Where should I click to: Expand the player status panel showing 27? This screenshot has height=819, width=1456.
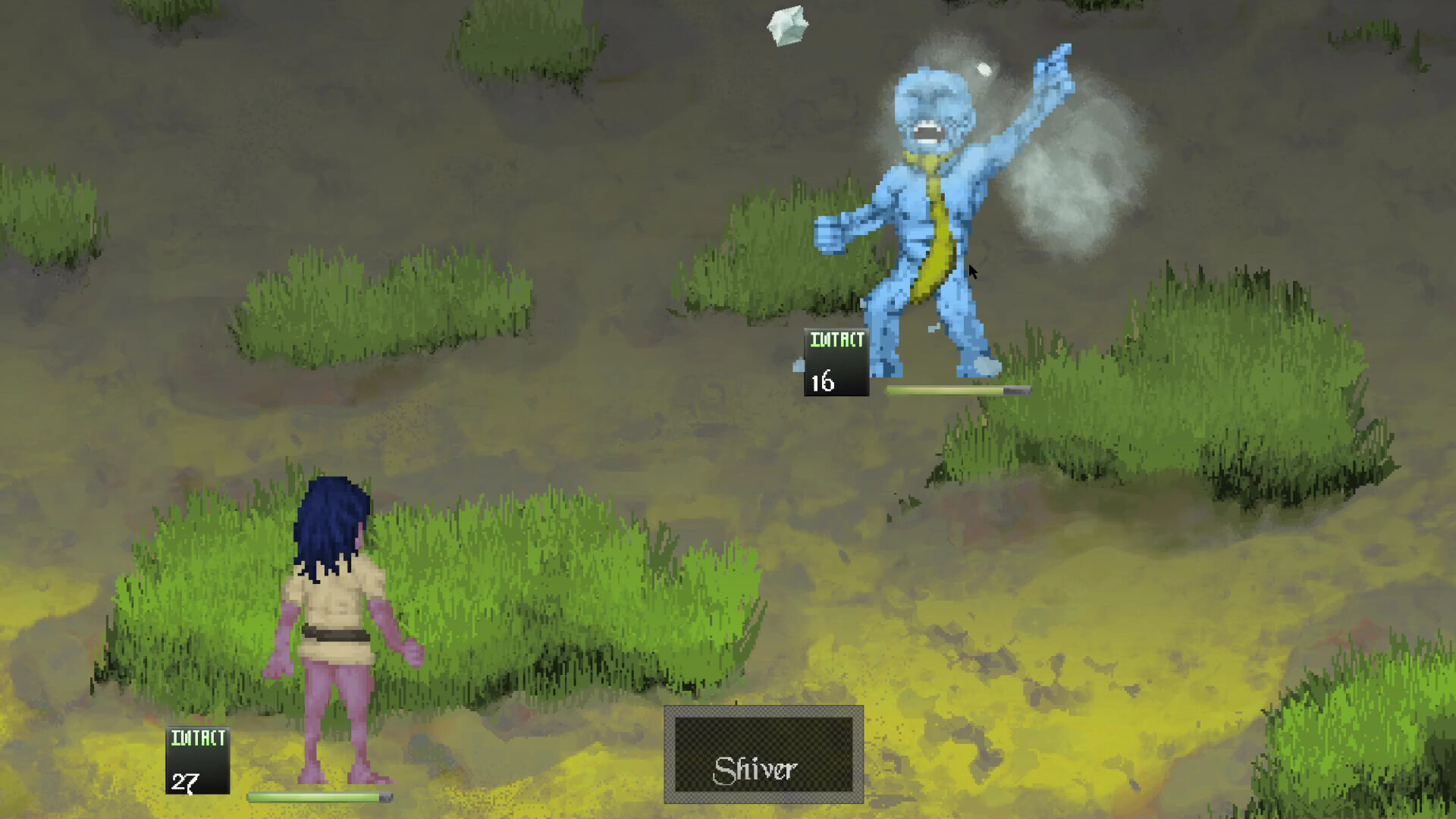pos(197,758)
